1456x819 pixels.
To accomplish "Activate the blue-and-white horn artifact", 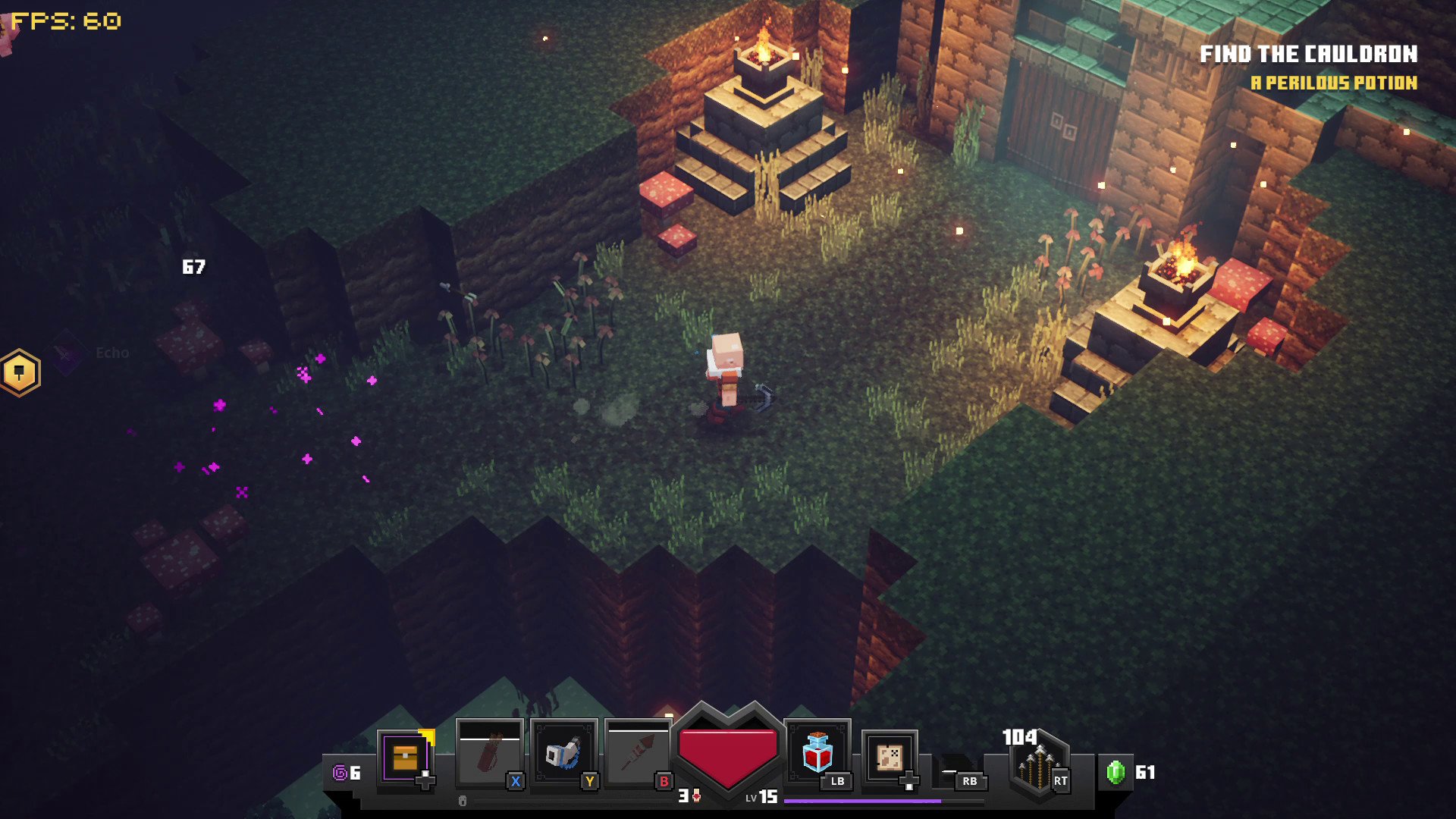I will point(563,754).
